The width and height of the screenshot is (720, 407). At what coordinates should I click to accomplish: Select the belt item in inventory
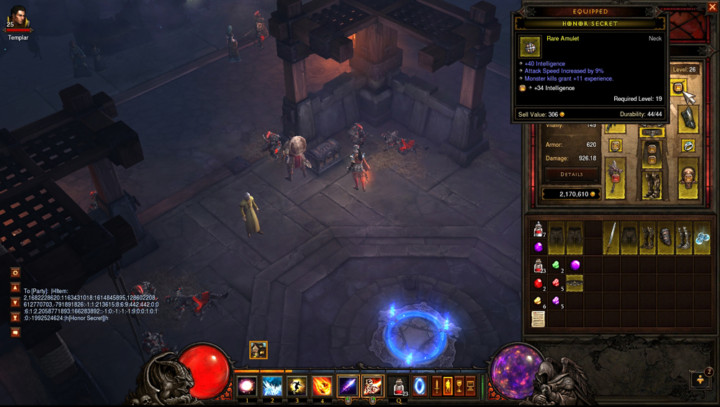pyautogui.click(x=575, y=283)
